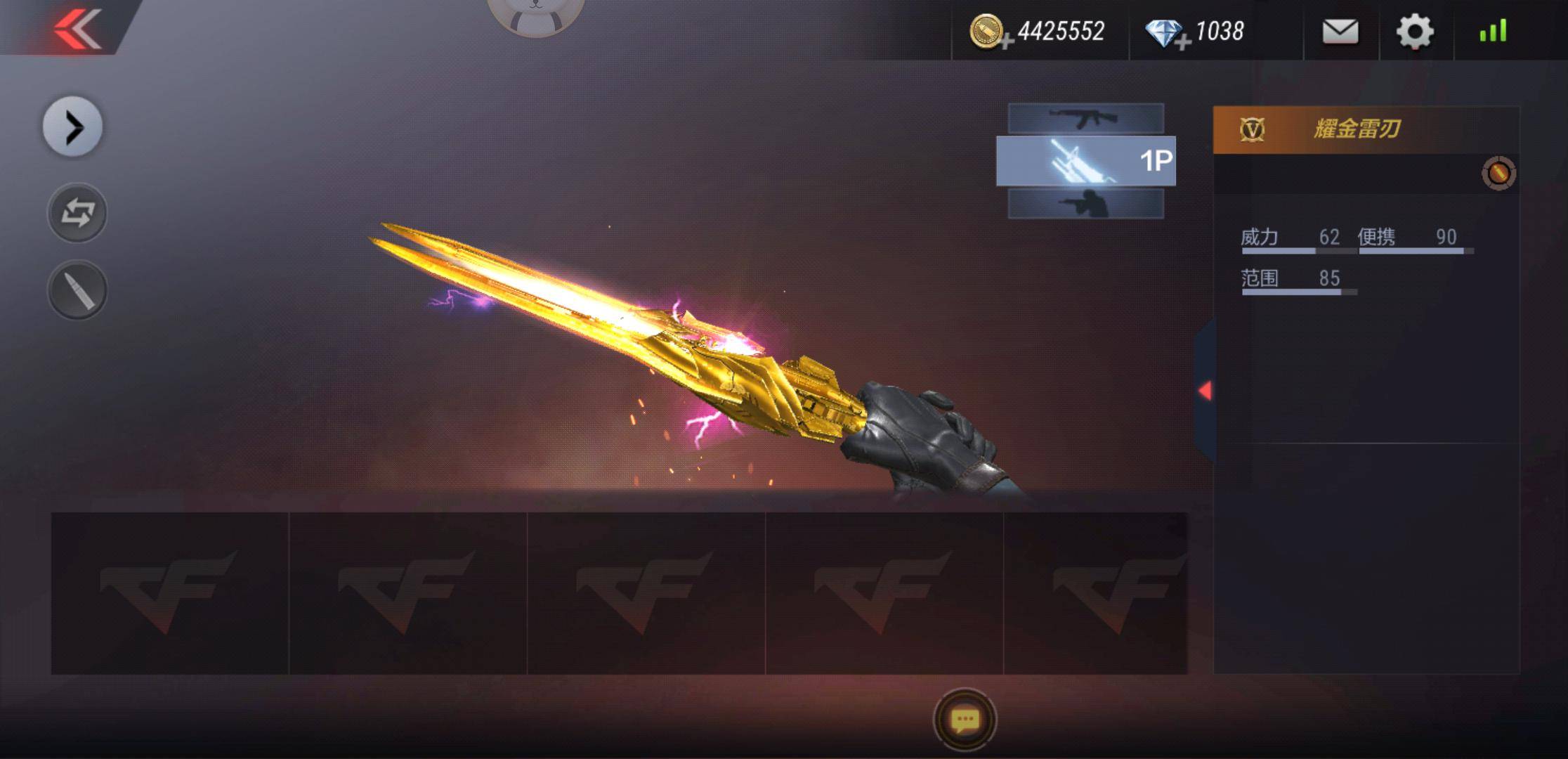
Task: Select the 1P weapon view tab
Action: (1085, 161)
